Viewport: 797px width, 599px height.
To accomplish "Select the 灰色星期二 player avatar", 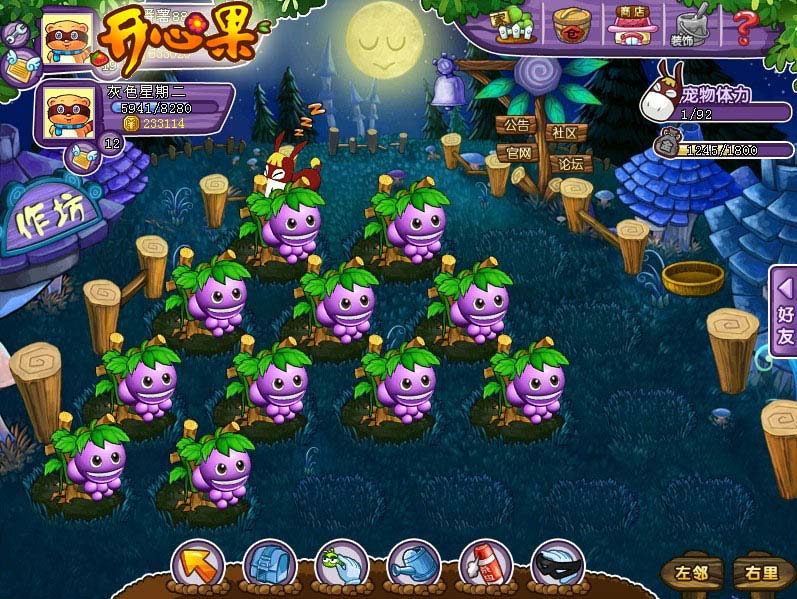I will [68, 113].
